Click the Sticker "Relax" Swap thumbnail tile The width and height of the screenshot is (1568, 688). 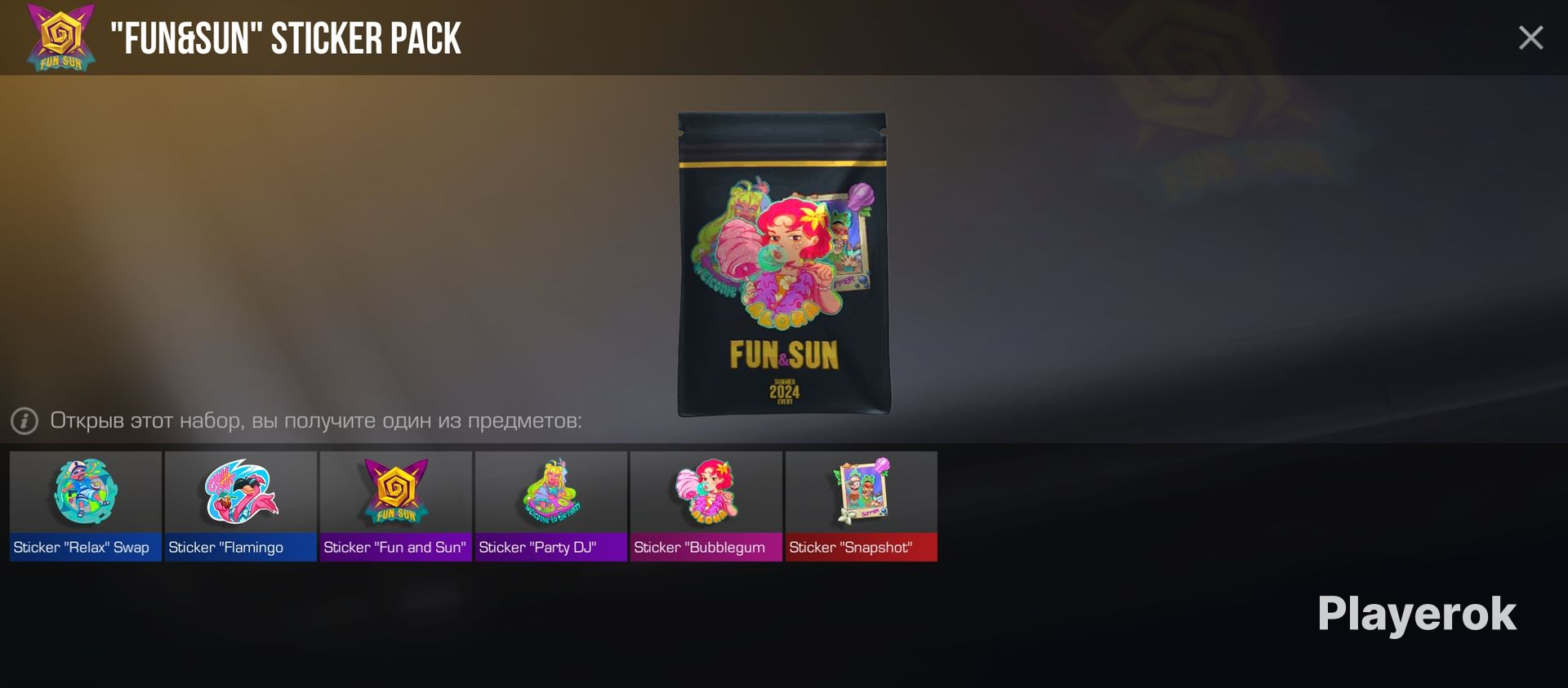[84, 504]
